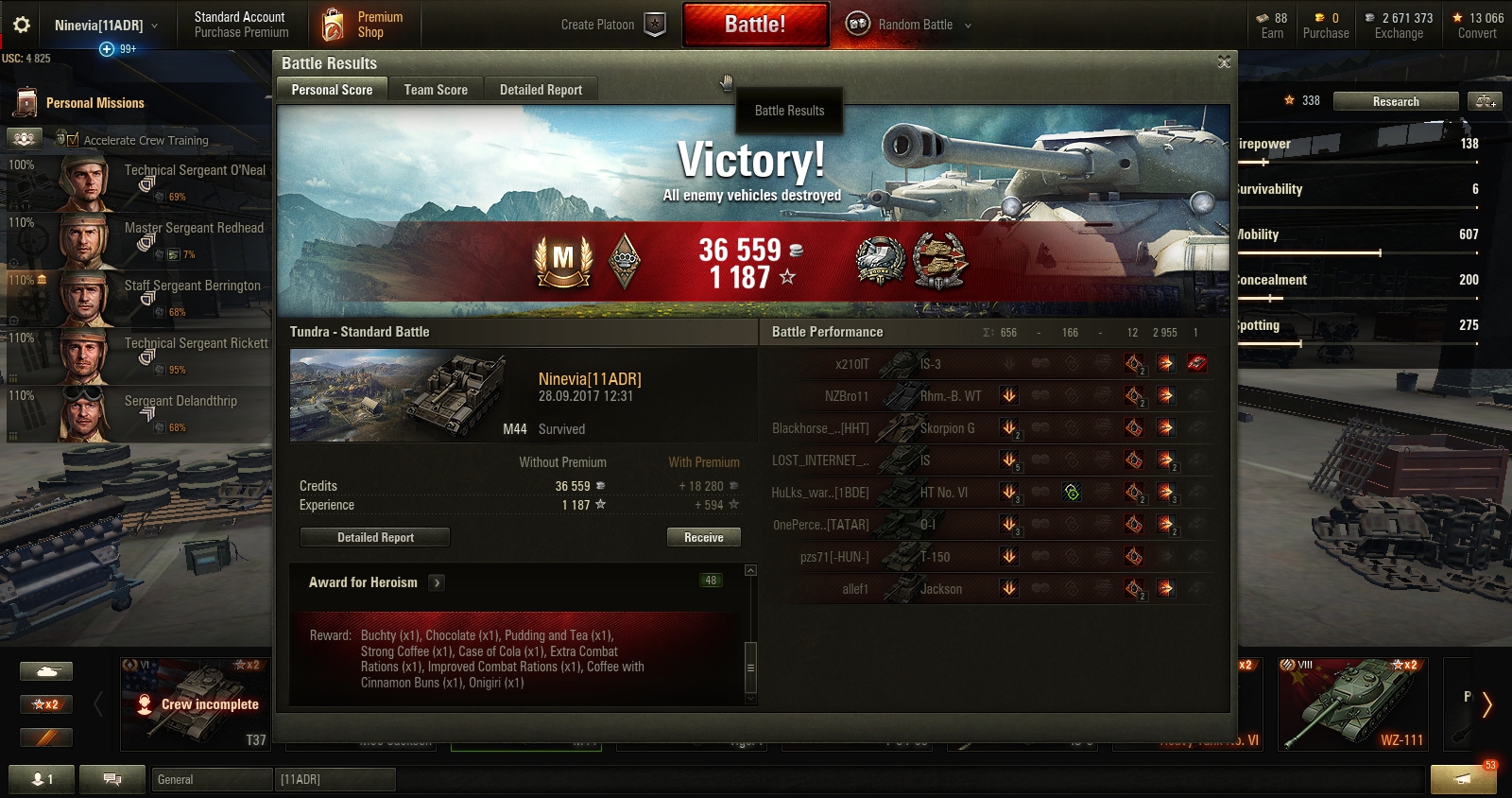Open the Detailed Report tab
1512x798 pixels.
point(541,90)
